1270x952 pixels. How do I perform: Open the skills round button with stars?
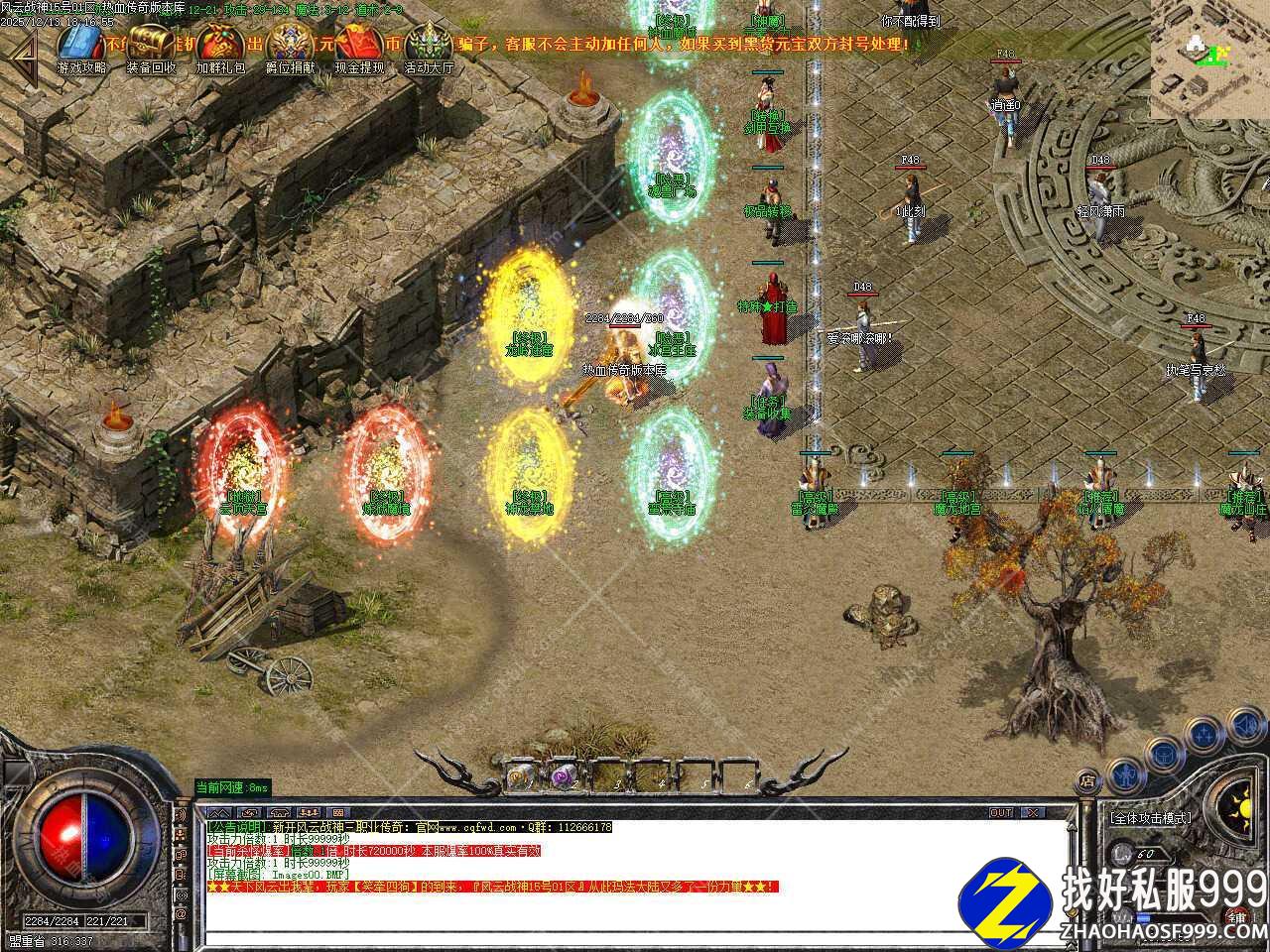(x=1204, y=735)
